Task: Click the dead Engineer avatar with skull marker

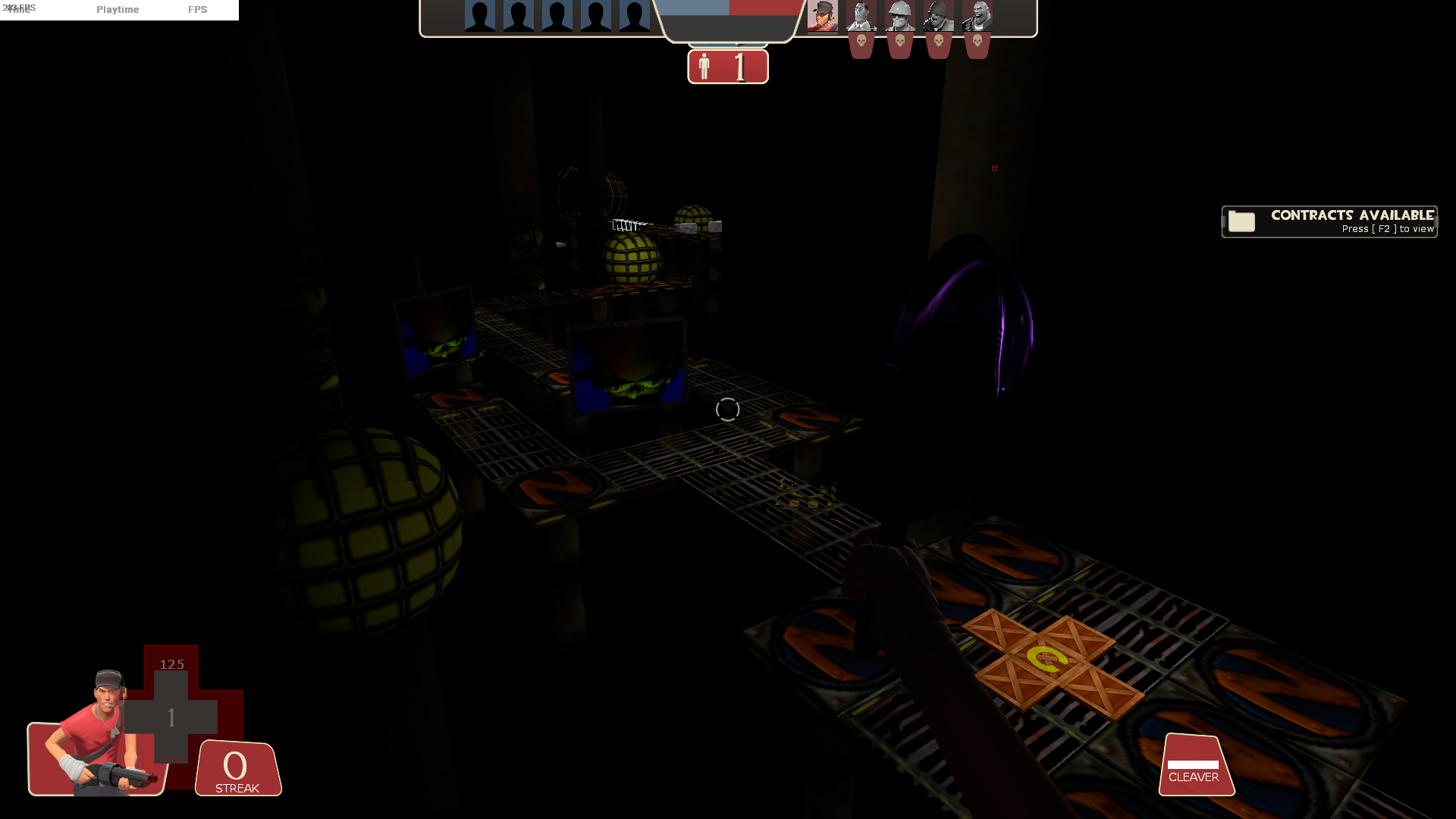Action: (900, 17)
